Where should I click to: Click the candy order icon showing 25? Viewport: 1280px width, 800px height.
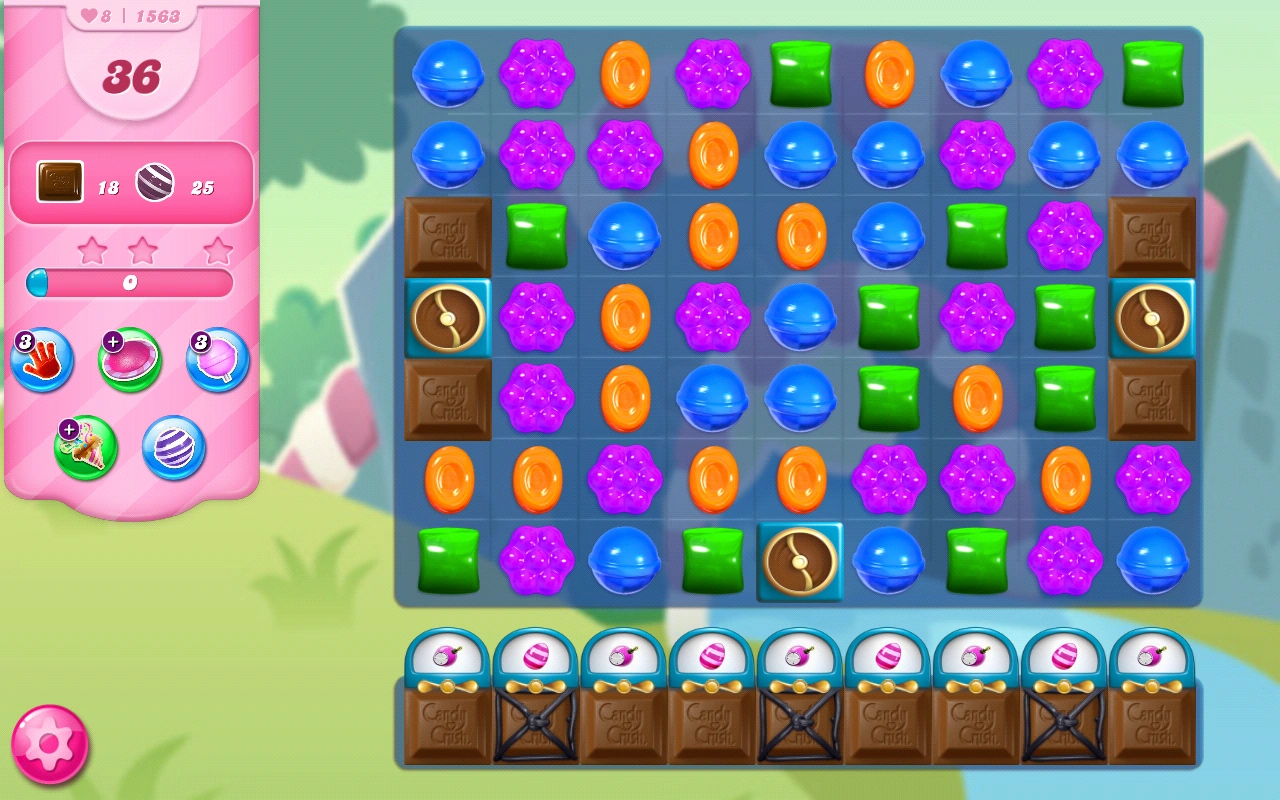point(155,181)
